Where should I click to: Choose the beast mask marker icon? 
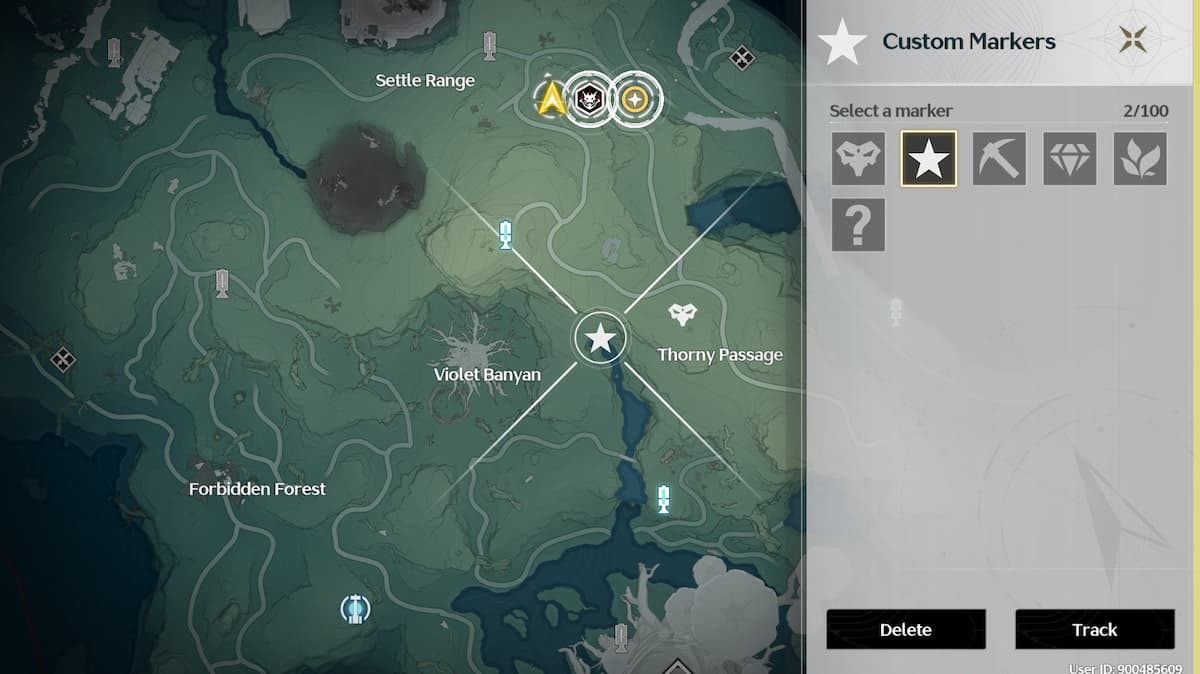(858, 159)
